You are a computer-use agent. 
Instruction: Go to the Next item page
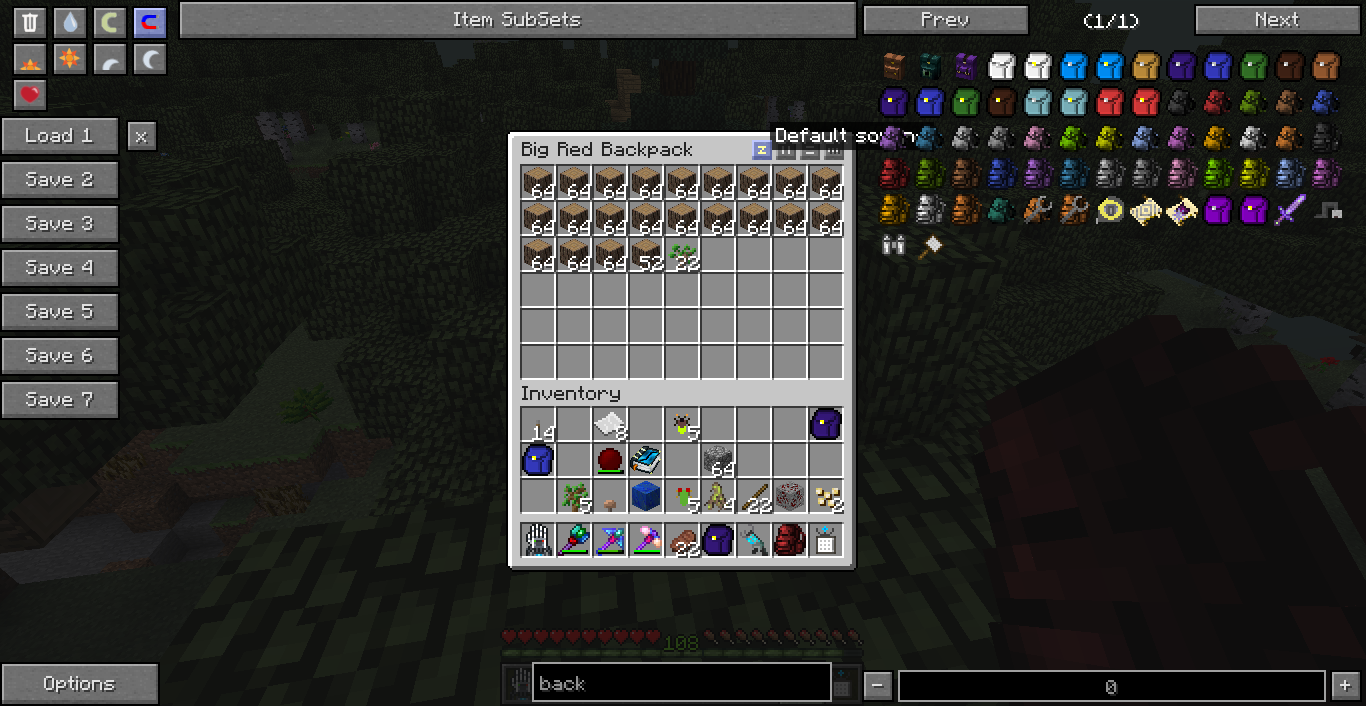[x=1276, y=20]
